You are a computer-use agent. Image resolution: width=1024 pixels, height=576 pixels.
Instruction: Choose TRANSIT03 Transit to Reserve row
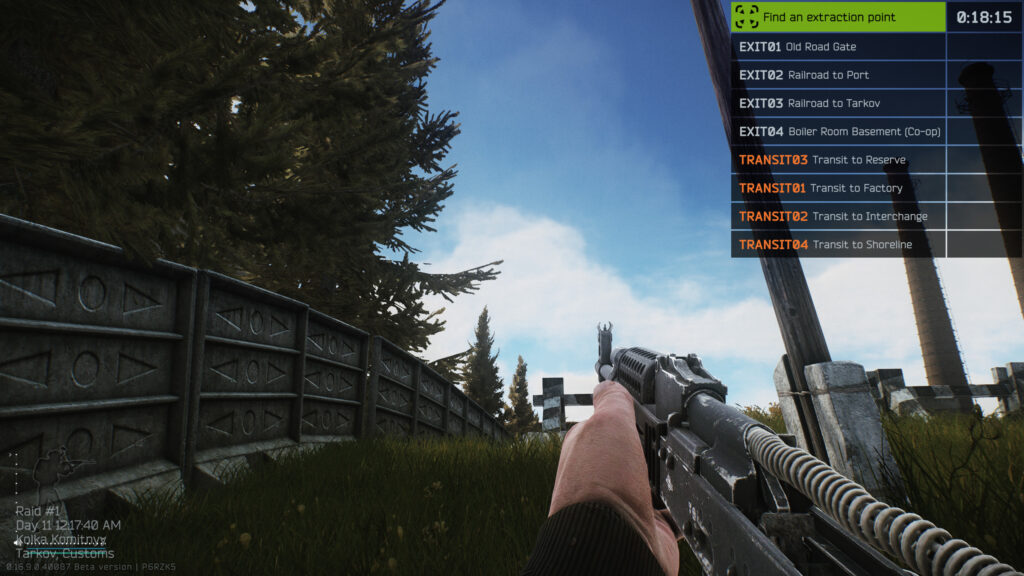click(x=838, y=160)
